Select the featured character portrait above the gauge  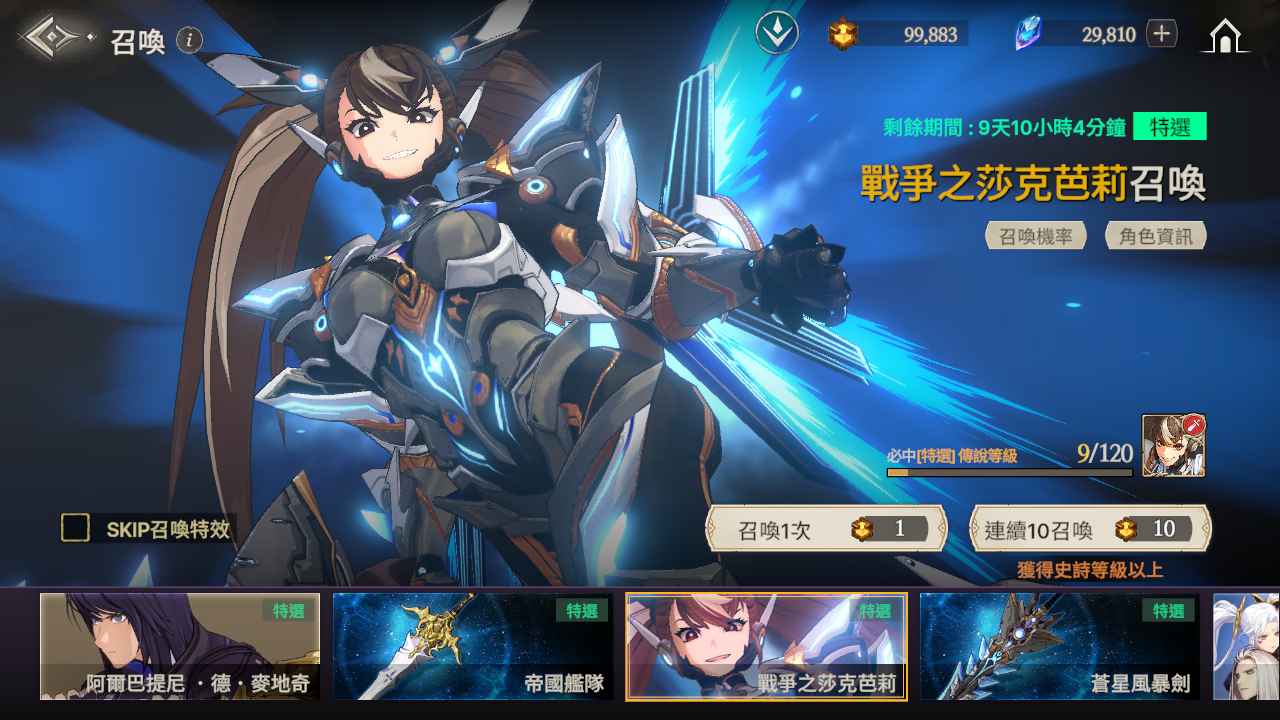click(x=1173, y=445)
